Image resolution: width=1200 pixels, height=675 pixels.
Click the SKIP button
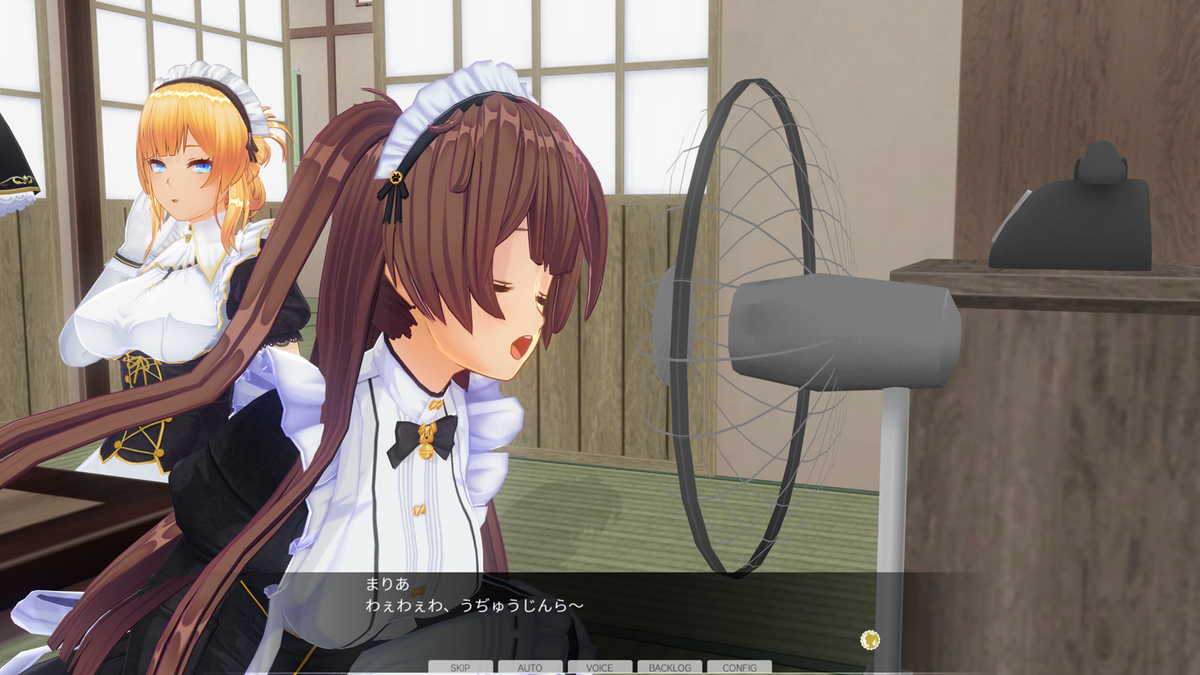tap(460, 667)
